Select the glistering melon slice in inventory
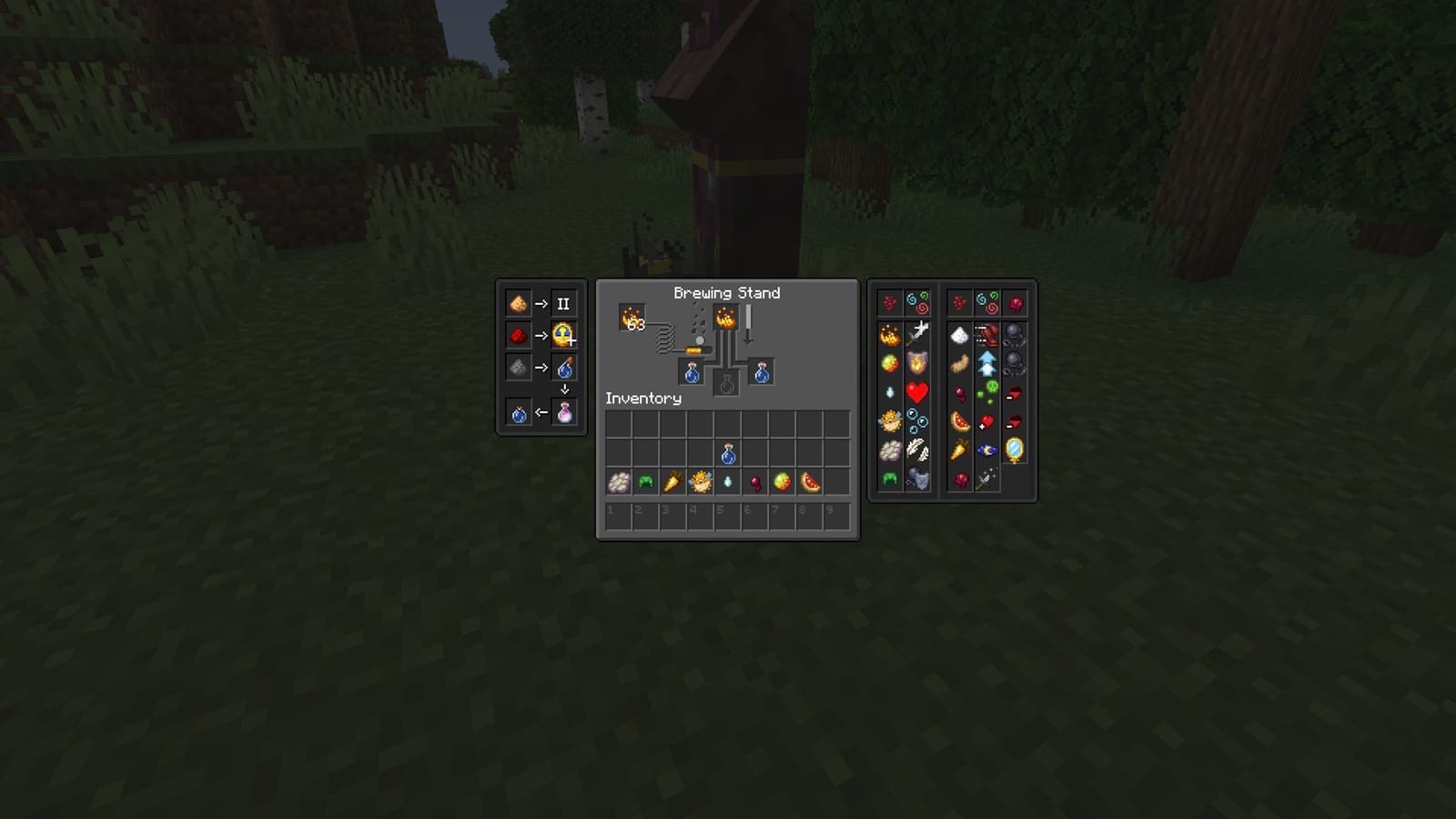This screenshot has width=1456, height=819. 808,482
